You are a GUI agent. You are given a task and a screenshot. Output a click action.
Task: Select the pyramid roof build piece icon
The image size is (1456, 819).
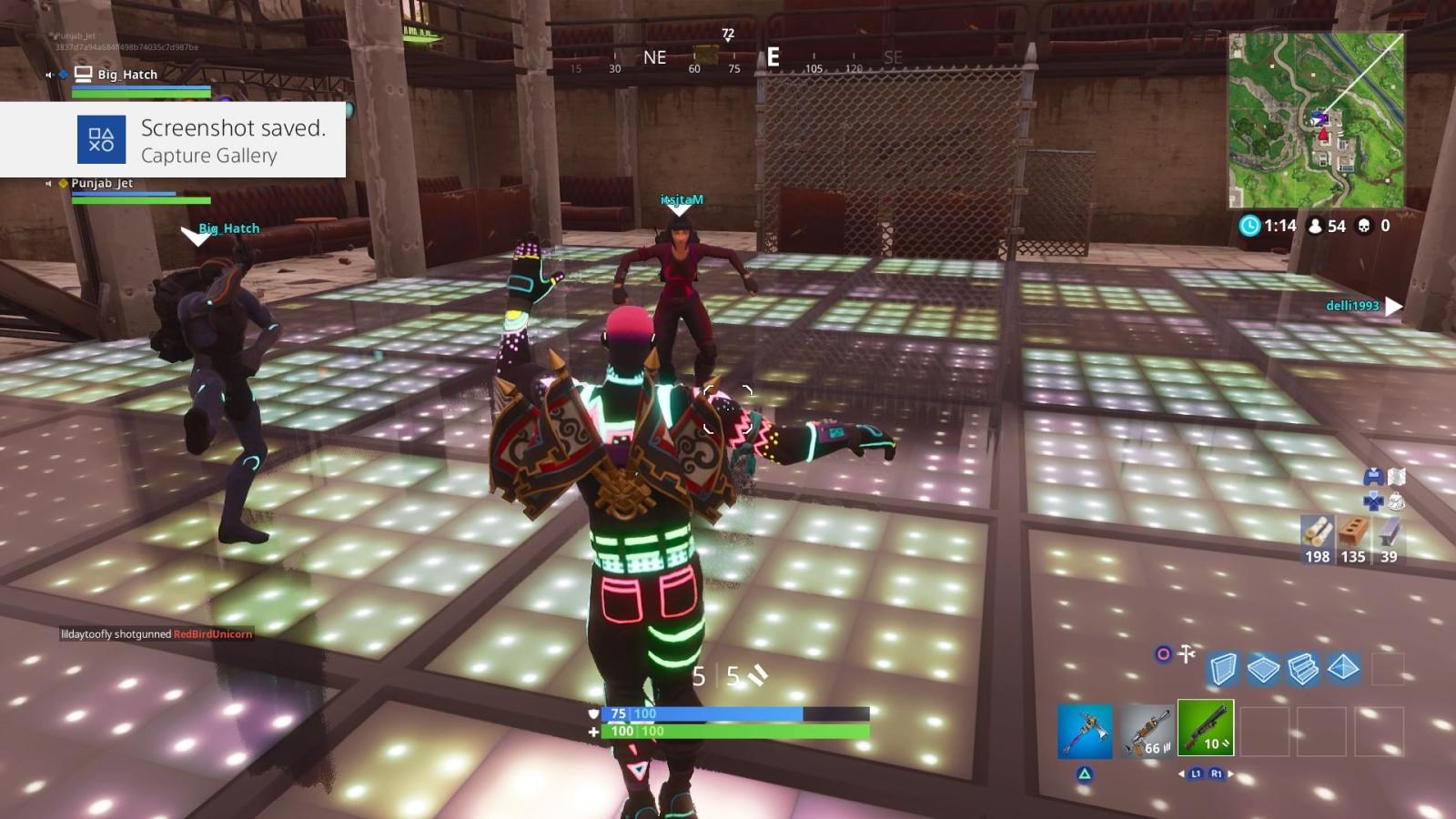click(1341, 667)
